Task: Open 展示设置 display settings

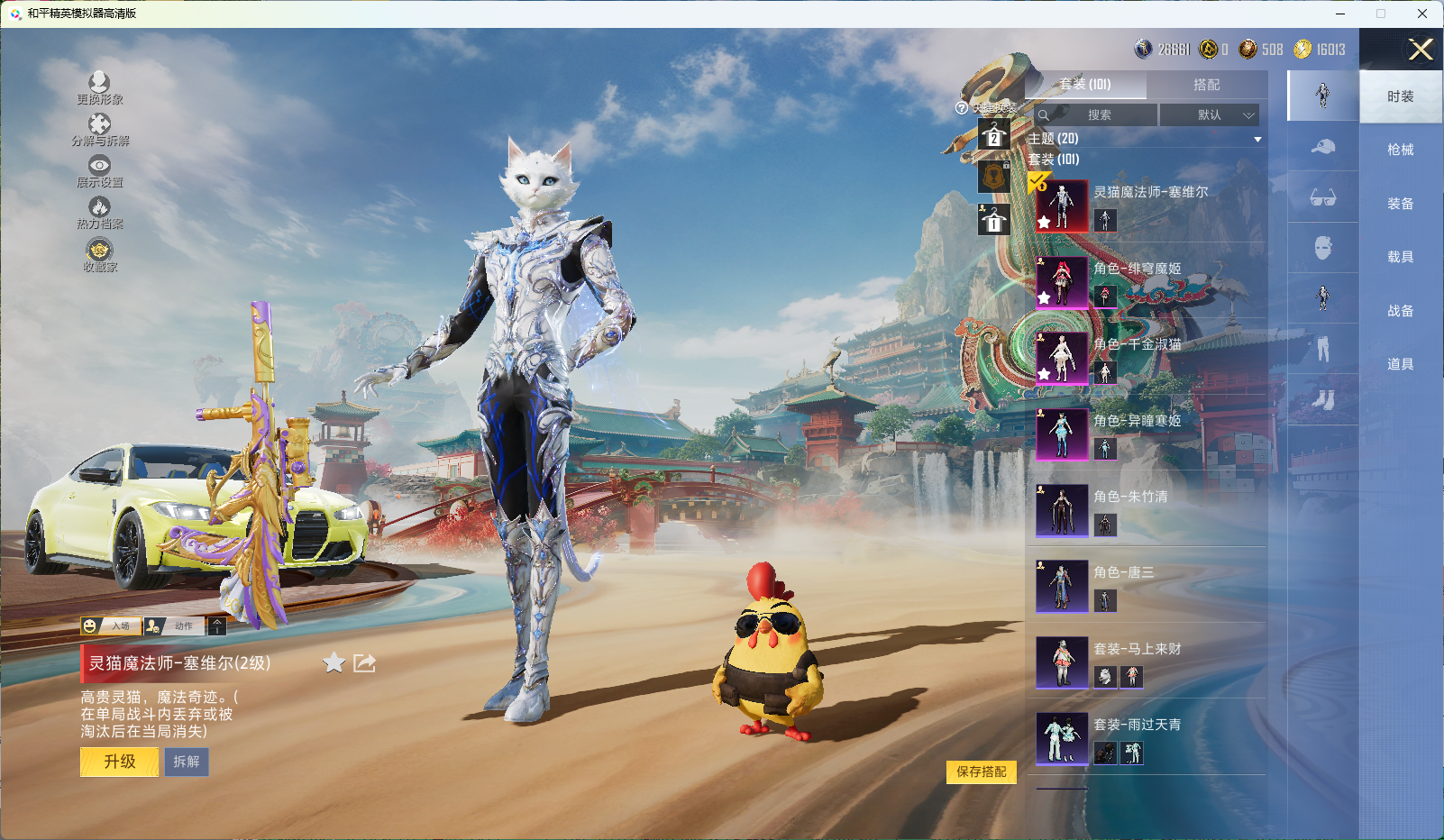Action: [99, 170]
